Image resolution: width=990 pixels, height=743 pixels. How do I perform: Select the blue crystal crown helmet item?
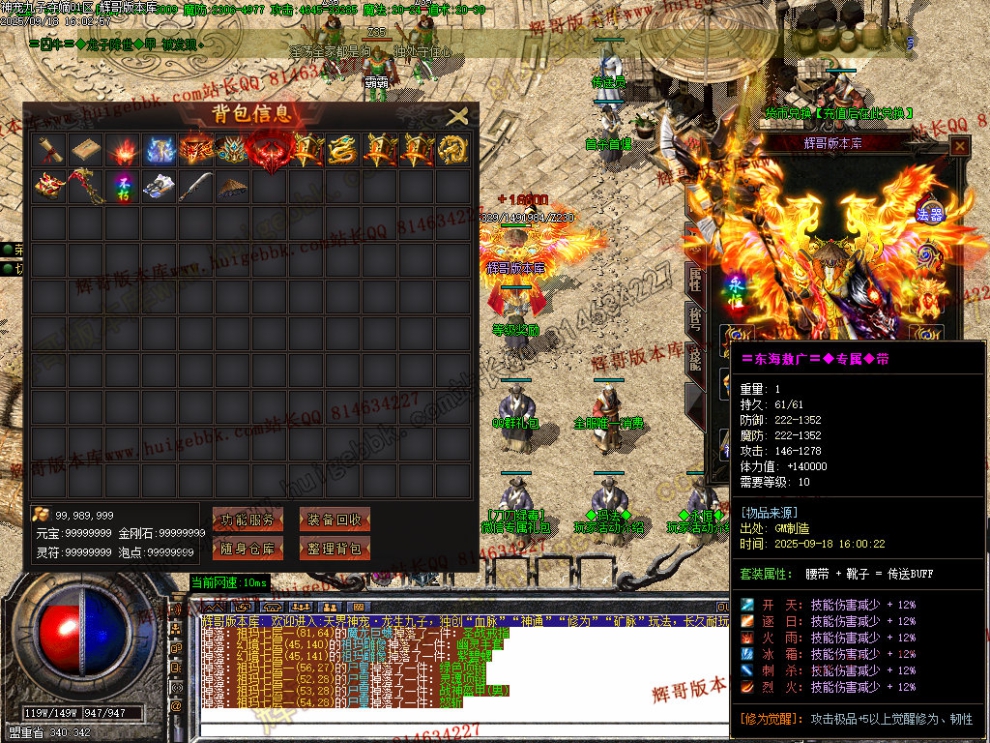point(233,149)
